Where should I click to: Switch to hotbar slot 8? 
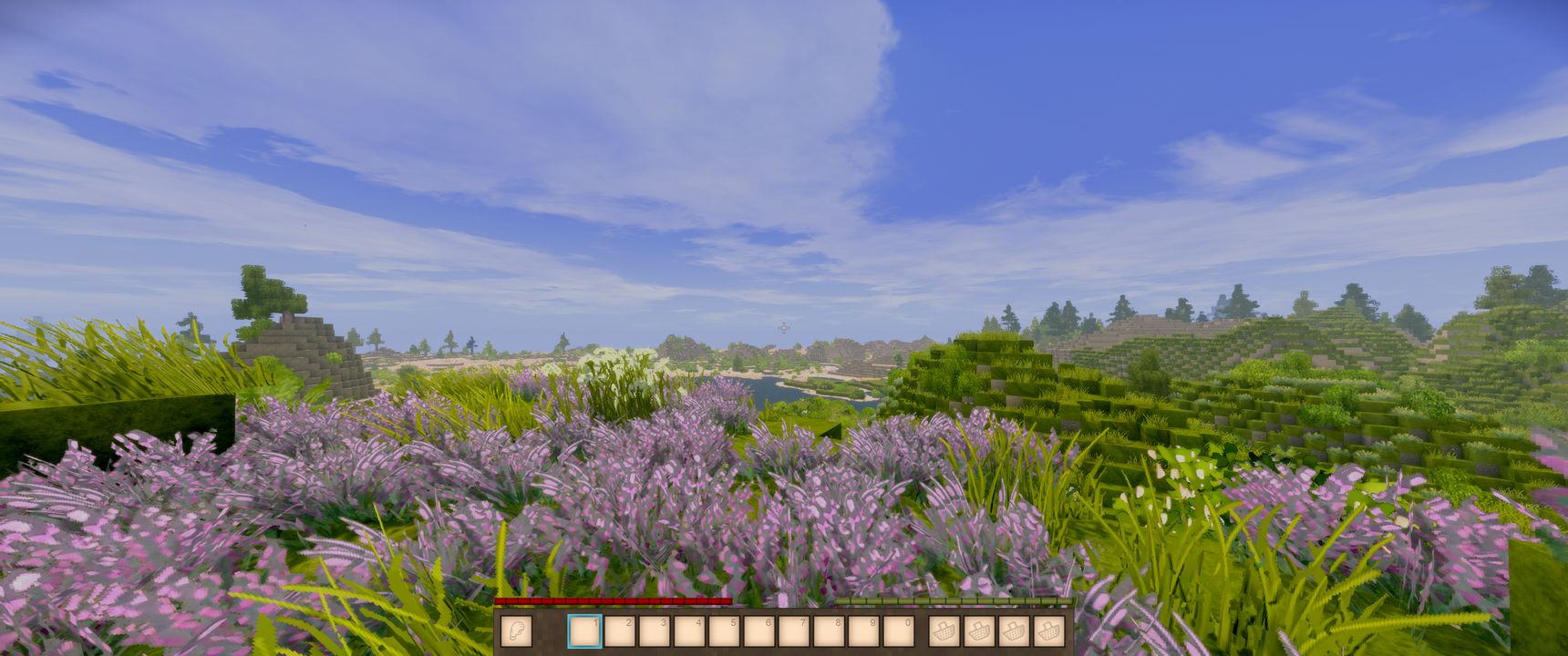tap(828, 630)
